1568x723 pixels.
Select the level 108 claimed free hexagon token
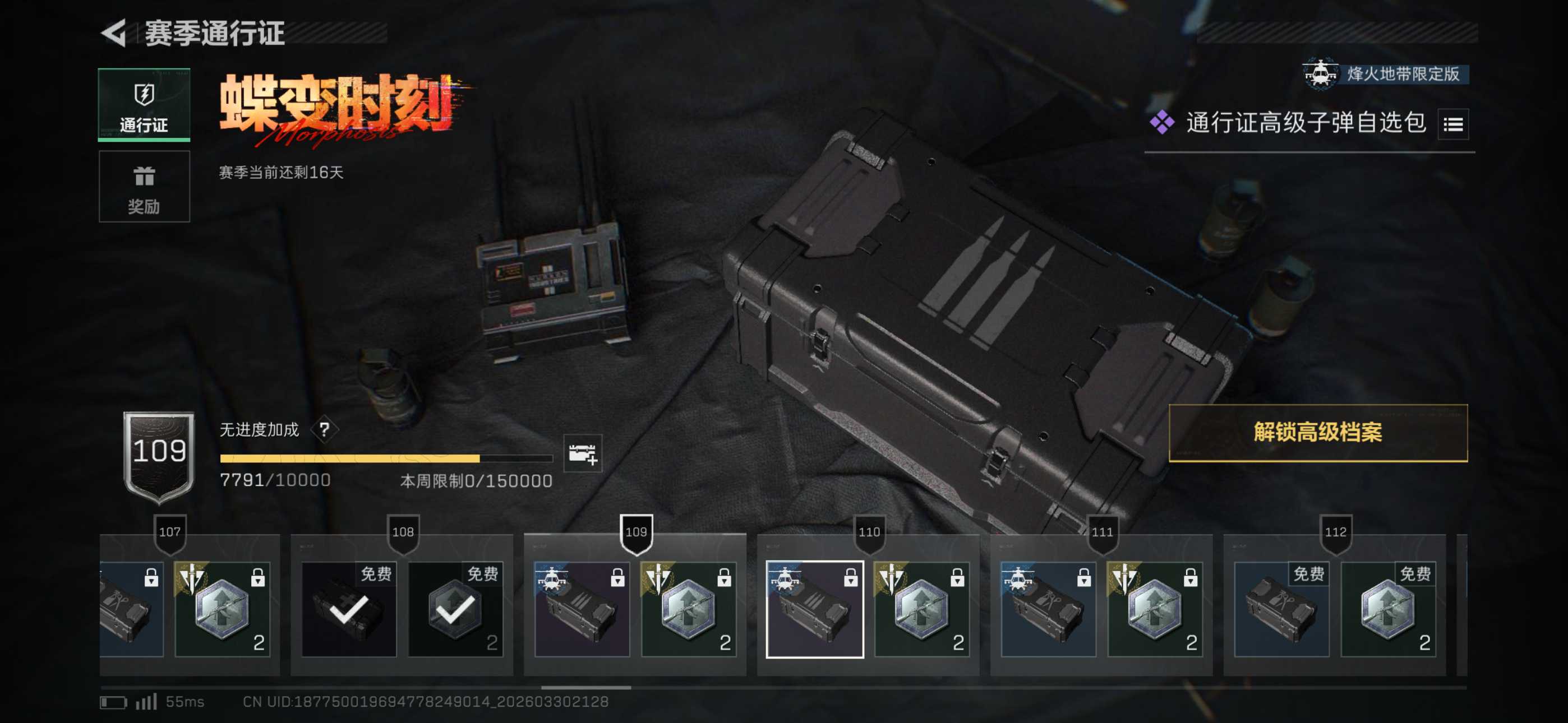(x=455, y=609)
